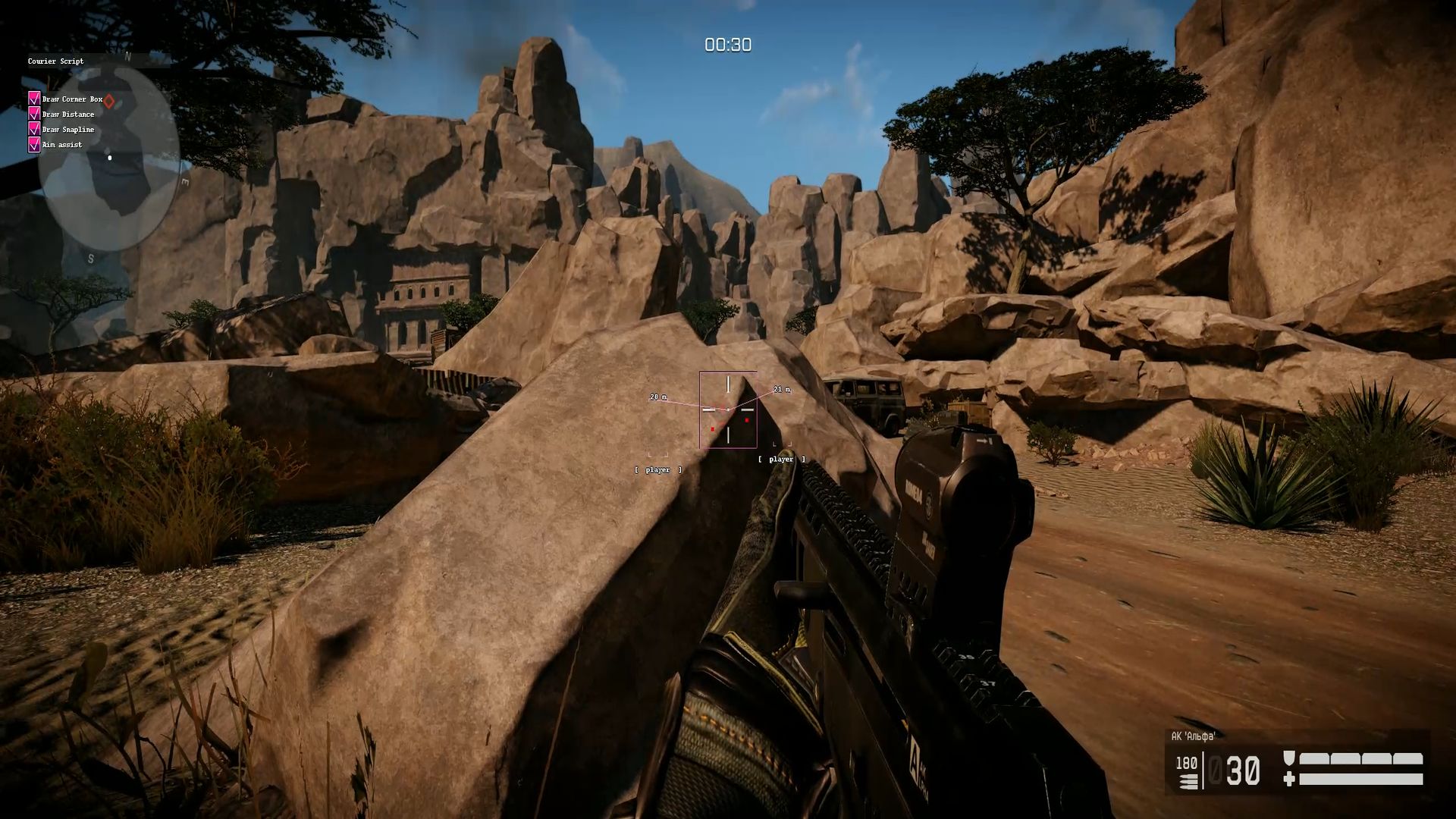The width and height of the screenshot is (1456, 819).
Task: Select the player dot on the minimap
Action: (x=110, y=158)
